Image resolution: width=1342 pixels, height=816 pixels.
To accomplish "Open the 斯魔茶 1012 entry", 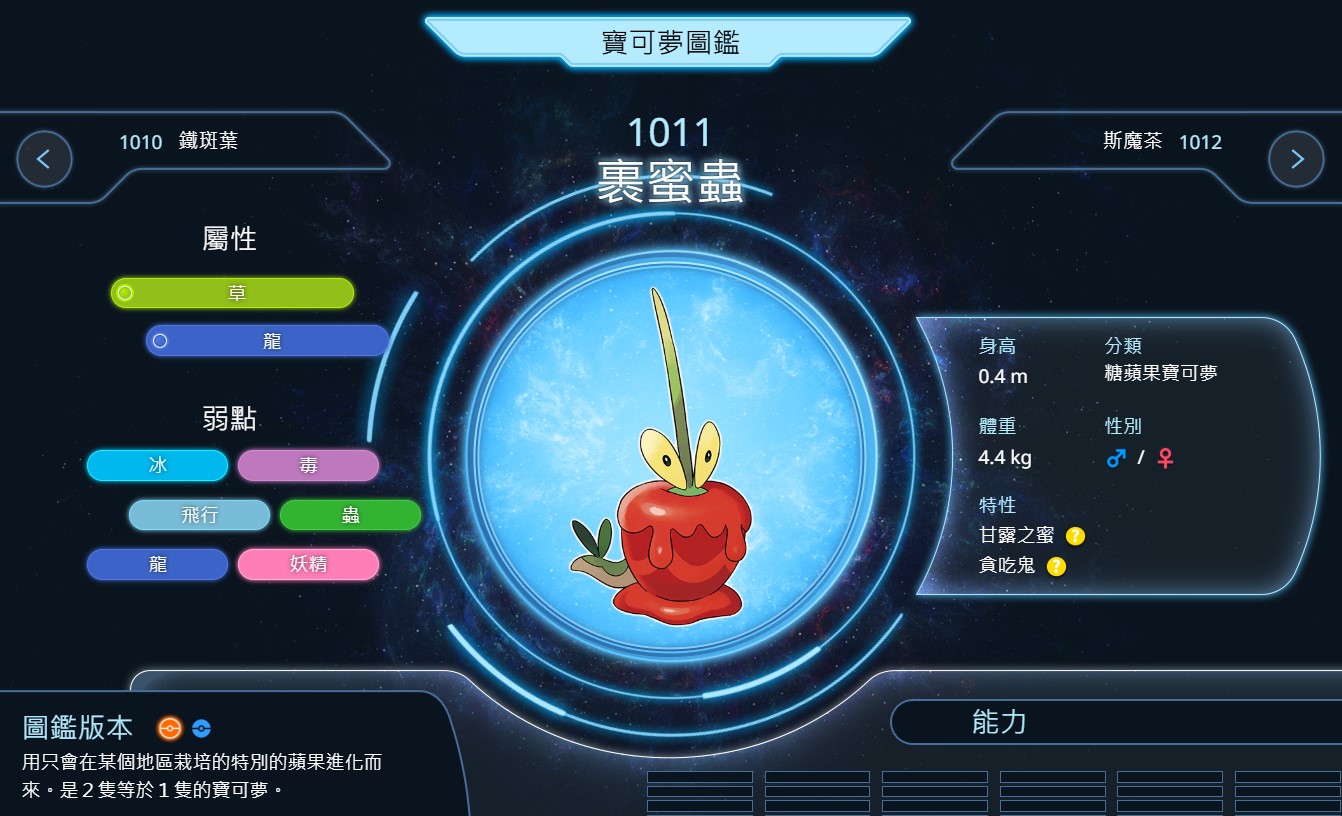I will click(x=1162, y=142).
